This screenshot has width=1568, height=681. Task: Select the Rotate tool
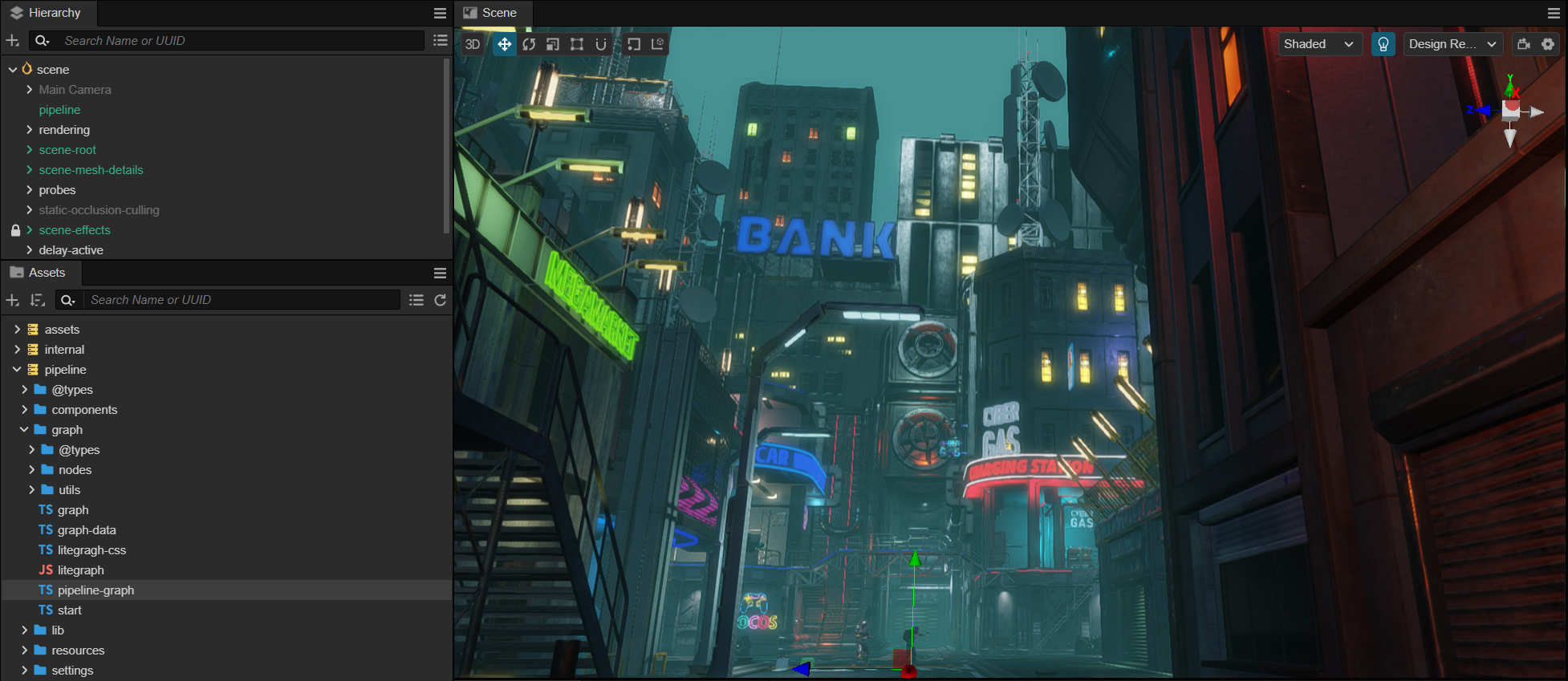pyautogui.click(x=529, y=44)
